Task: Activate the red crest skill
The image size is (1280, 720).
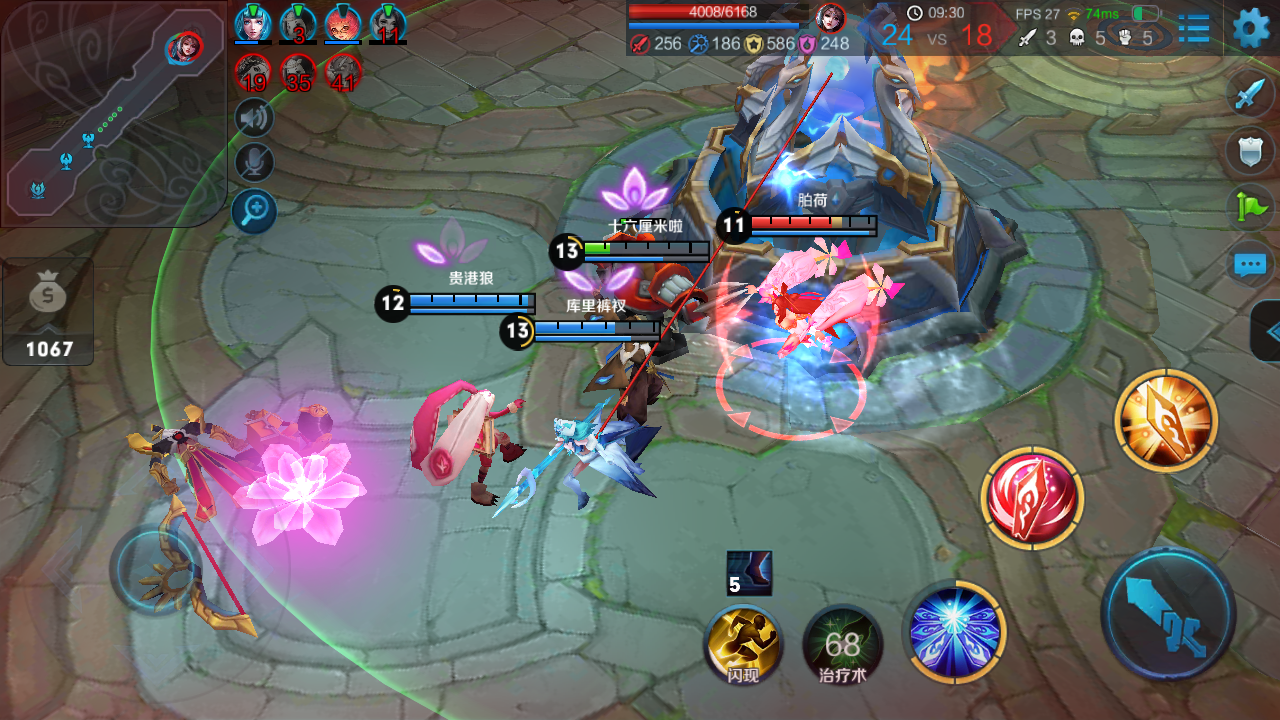Action: tap(1032, 498)
